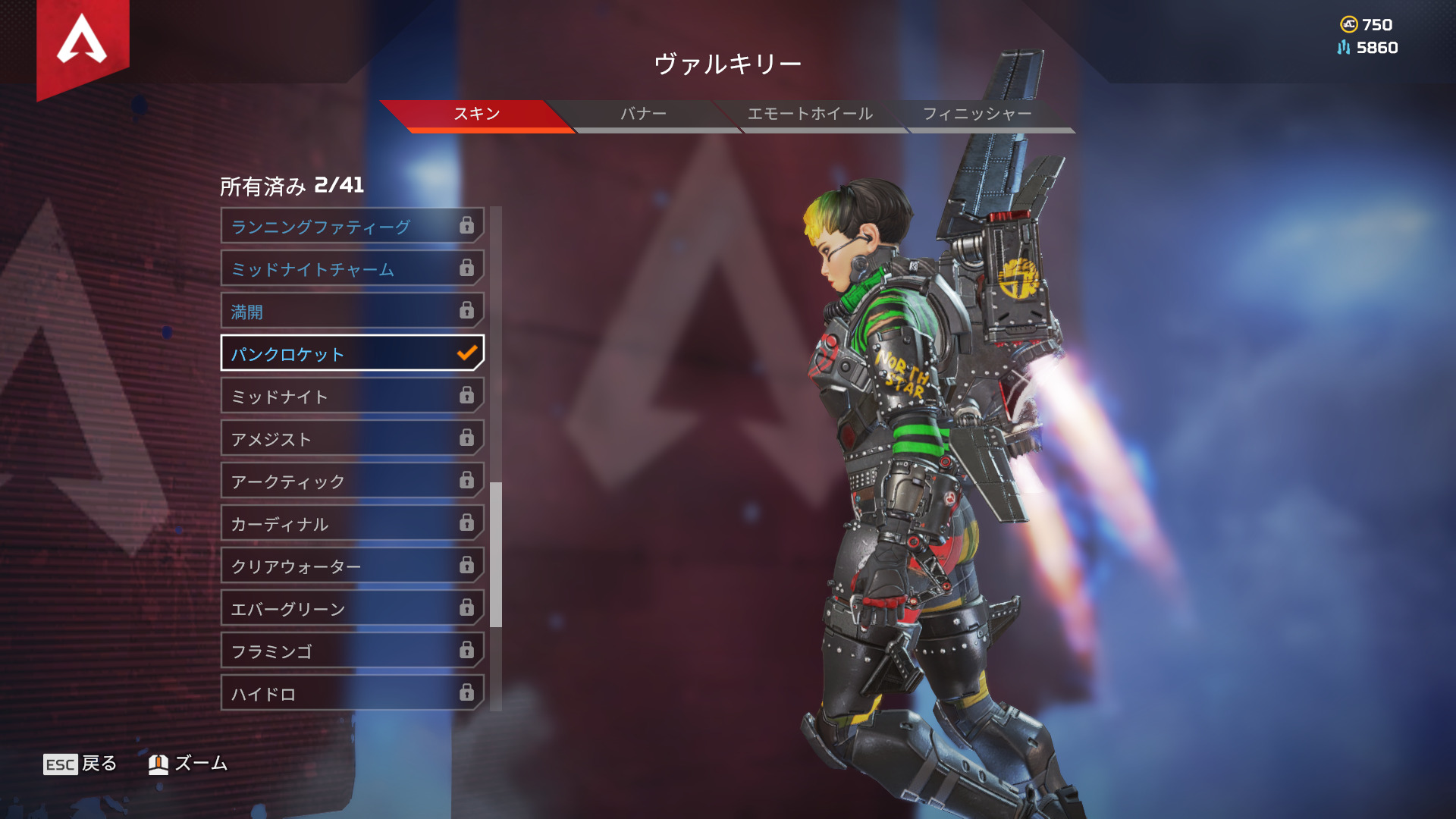The height and width of the screenshot is (819, 1456).
Task: Select the ハイドロ skin
Action: click(352, 693)
